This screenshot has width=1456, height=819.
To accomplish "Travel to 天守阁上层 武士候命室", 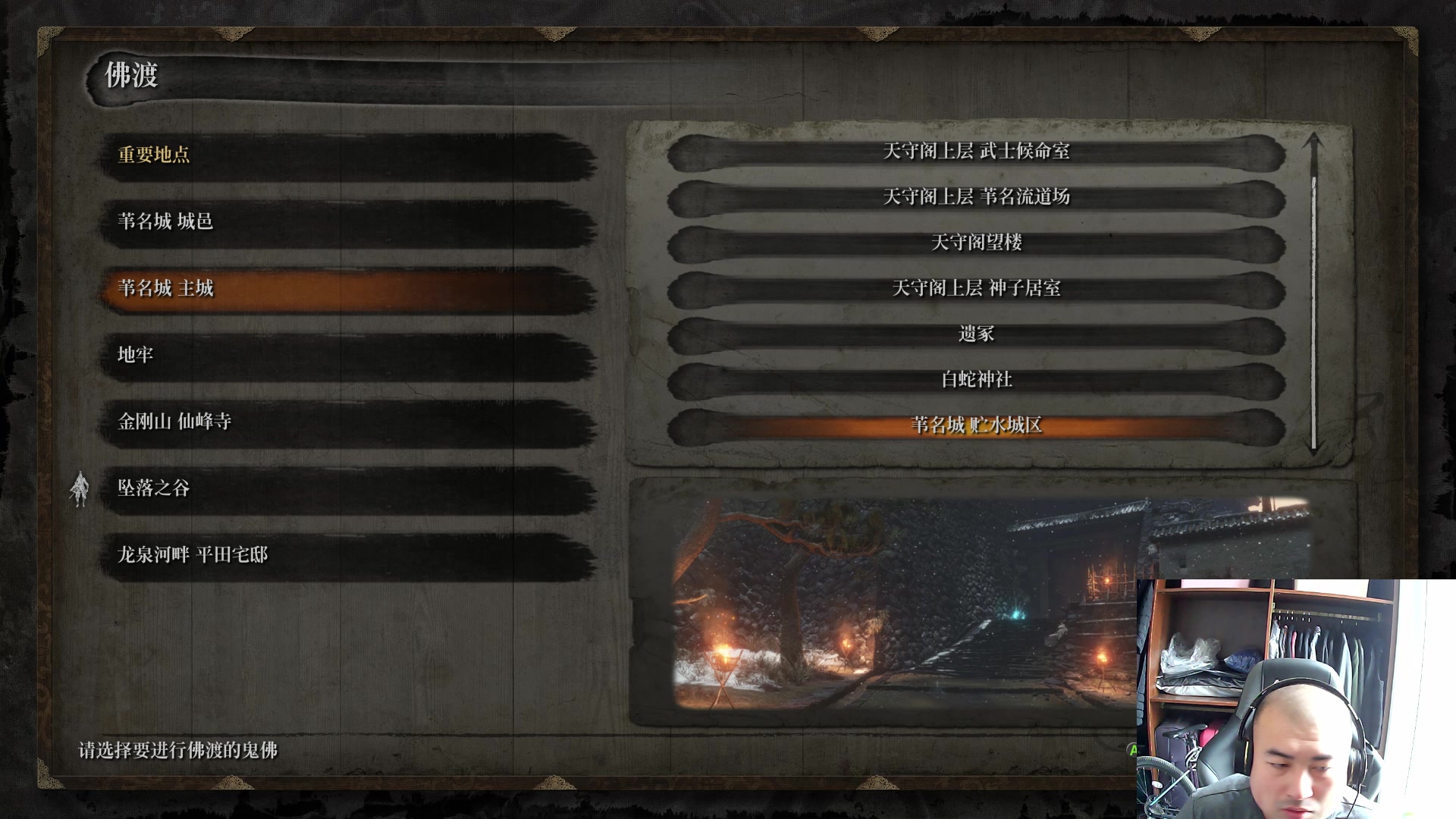I will [x=976, y=152].
